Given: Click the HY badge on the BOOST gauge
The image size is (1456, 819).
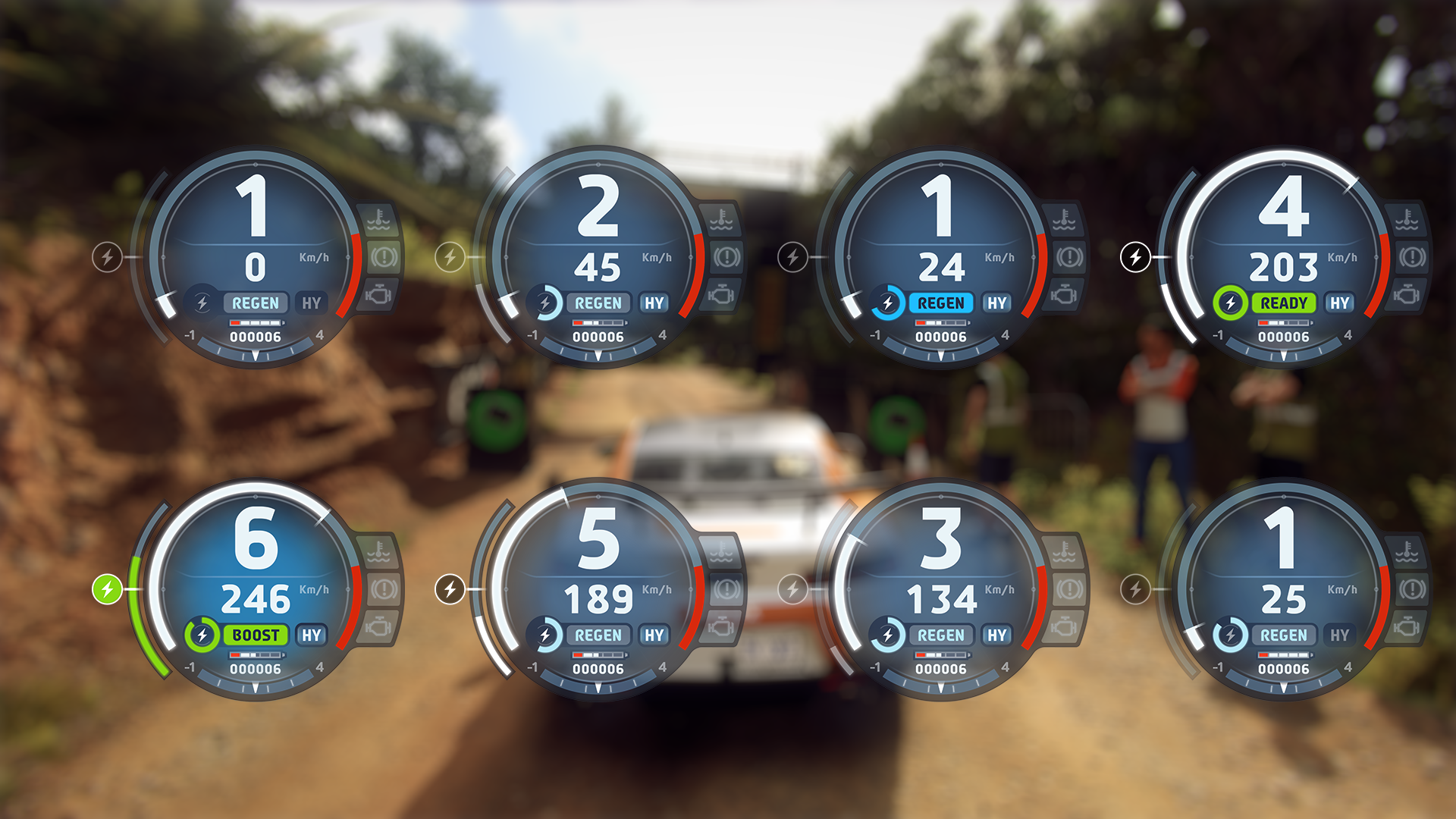Looking at the screenshot, I should tap(312, 635).
